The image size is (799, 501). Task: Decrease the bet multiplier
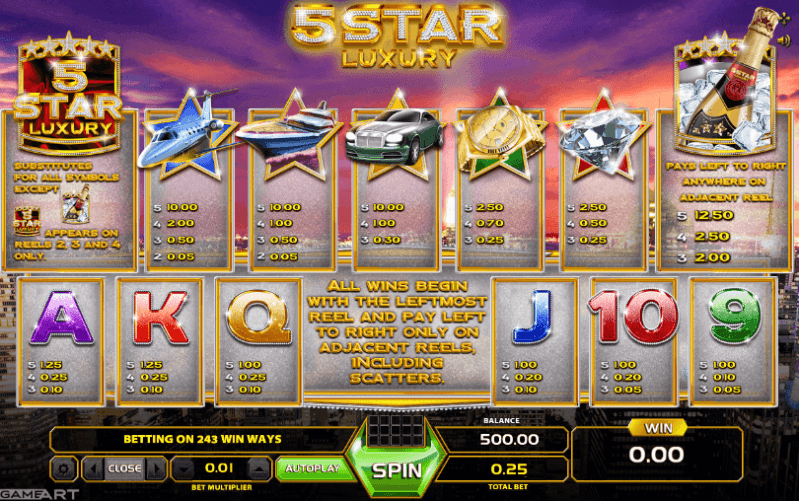click(186, 468)
